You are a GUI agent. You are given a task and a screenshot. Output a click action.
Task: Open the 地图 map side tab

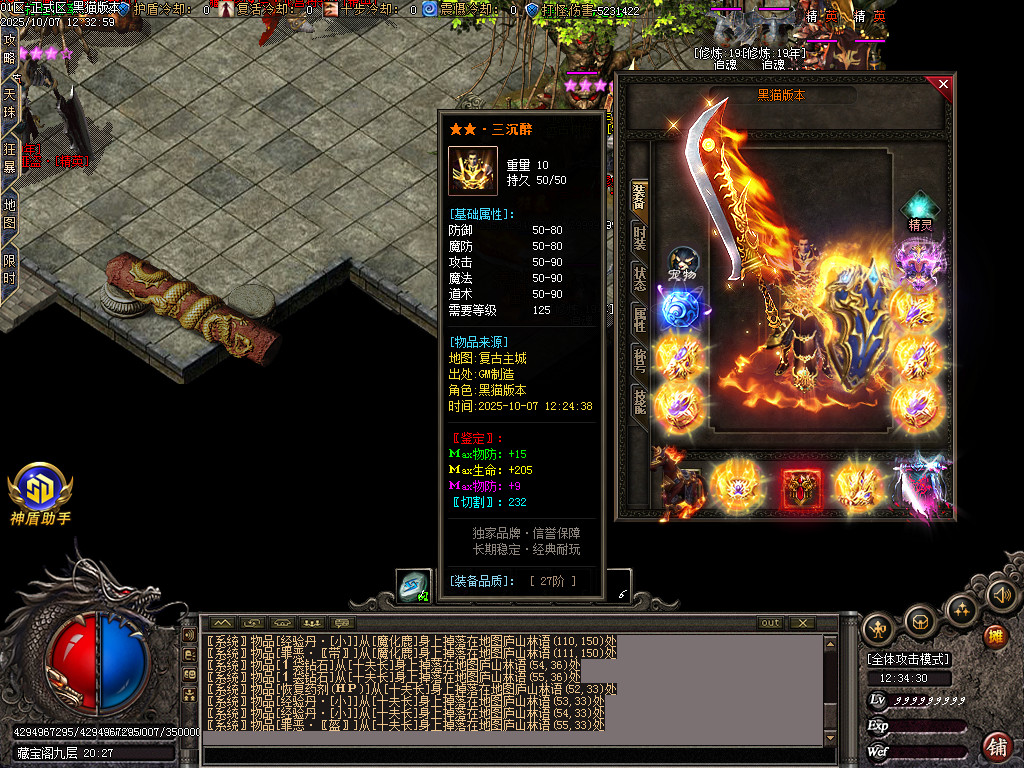pyautogui.click(x=9, y=213)
